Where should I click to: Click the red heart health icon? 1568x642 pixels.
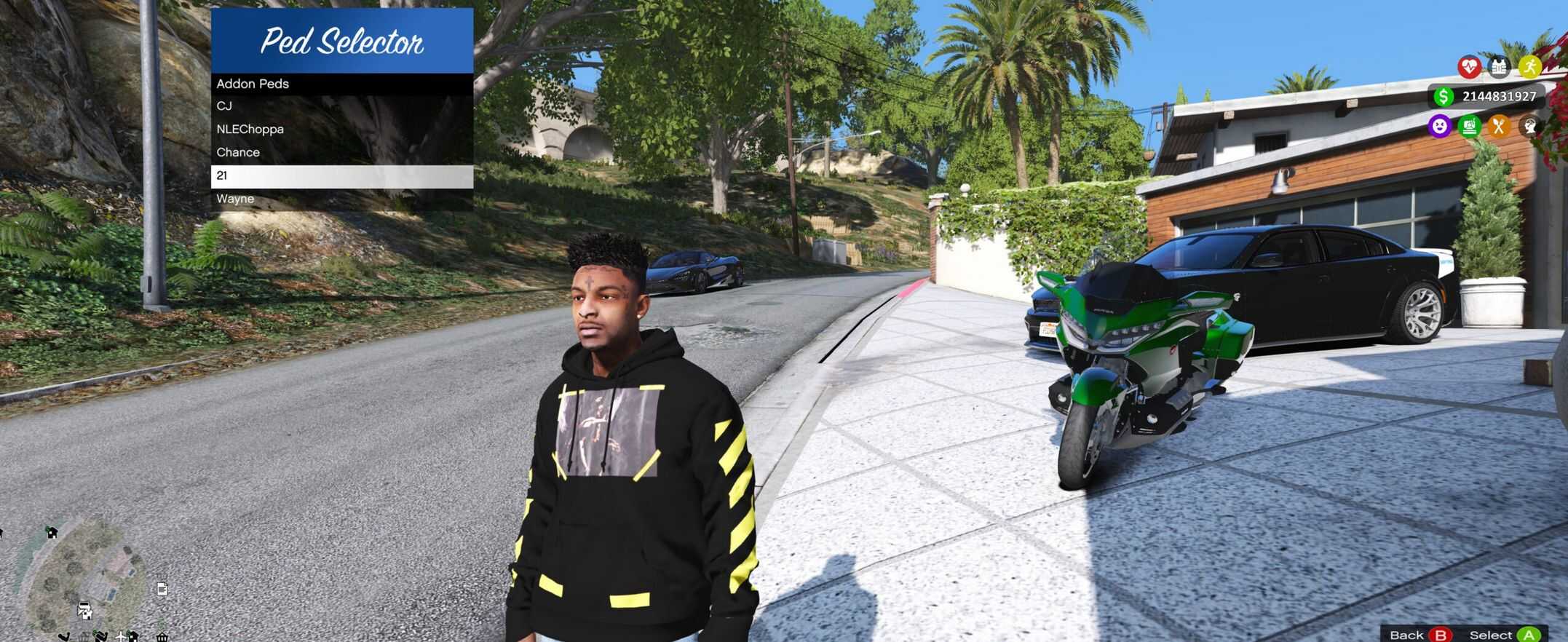[1469, 68]
